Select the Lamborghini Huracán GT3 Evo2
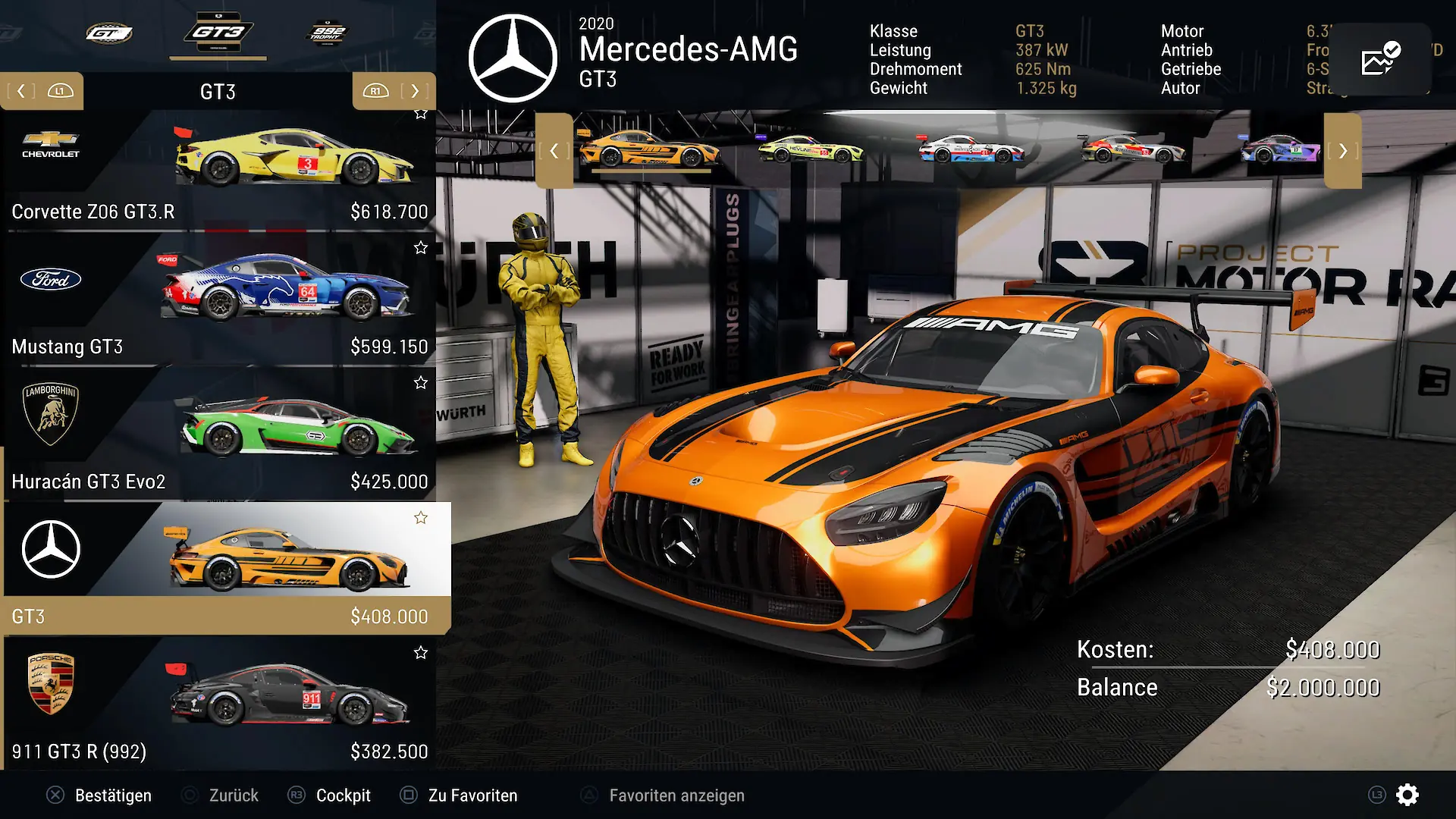This screenshot has width=1456, height=819. pyautogui.click(x=220, y=436)
